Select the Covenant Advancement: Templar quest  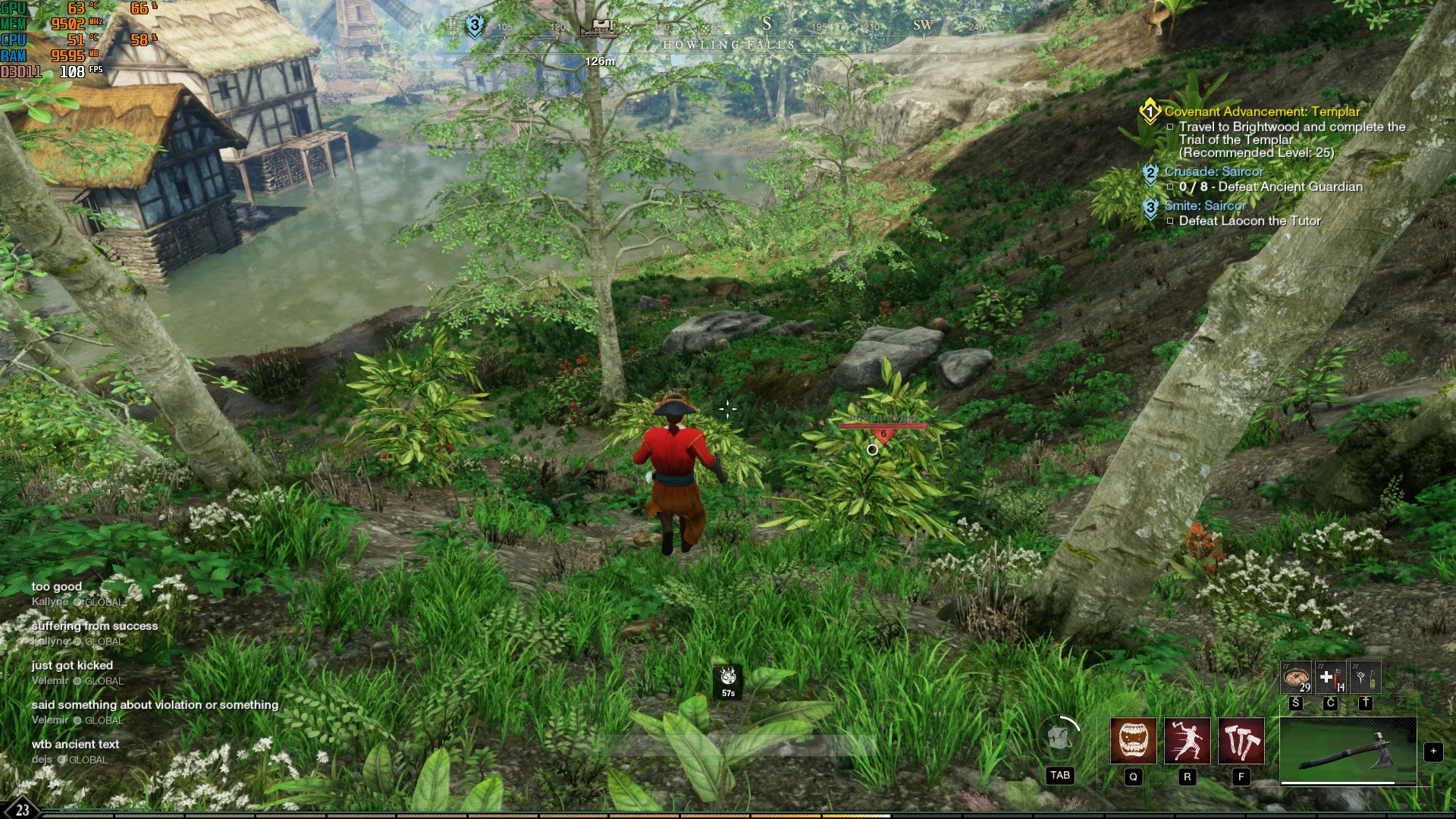(1262, 111)
